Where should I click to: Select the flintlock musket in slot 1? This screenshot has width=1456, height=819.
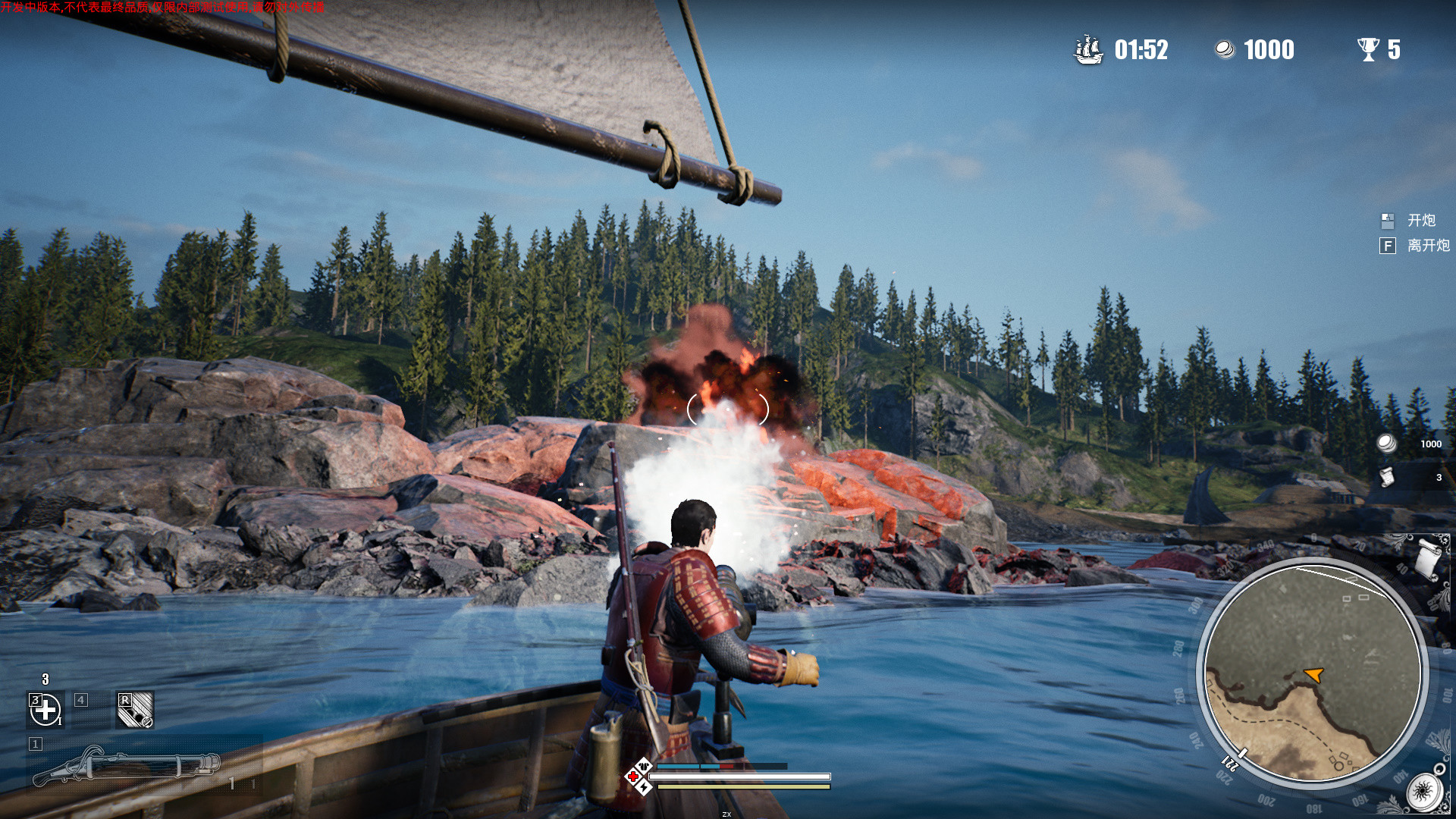(121, 766)
